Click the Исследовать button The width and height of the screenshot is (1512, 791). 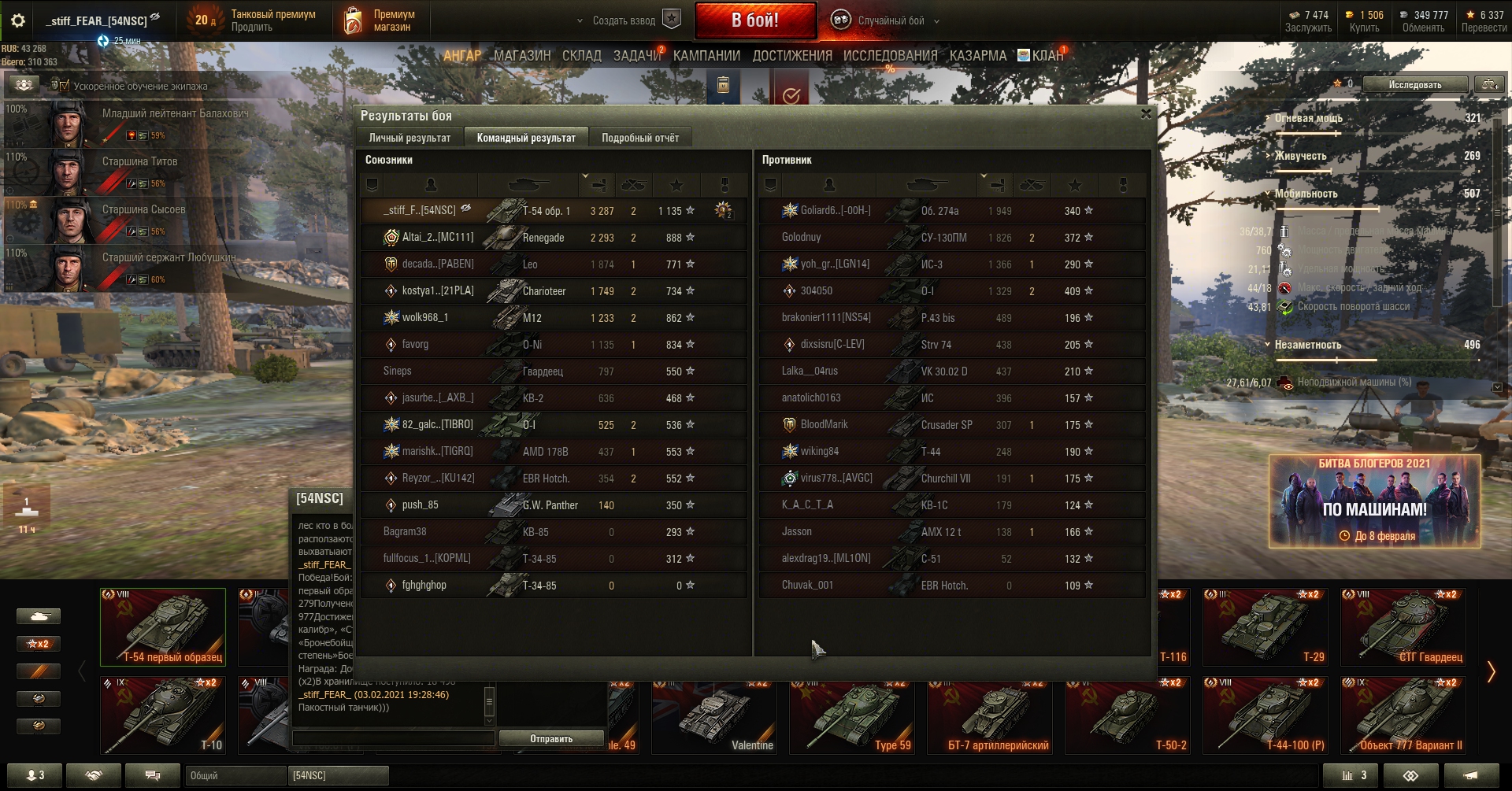click(x=1414, y=84)
